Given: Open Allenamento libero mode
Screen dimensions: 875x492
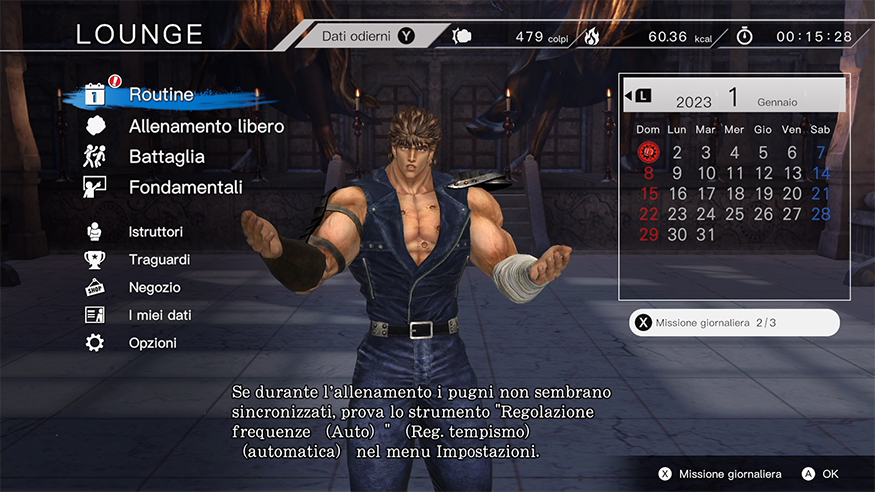Looking at the screenshot, I should 206,126.
